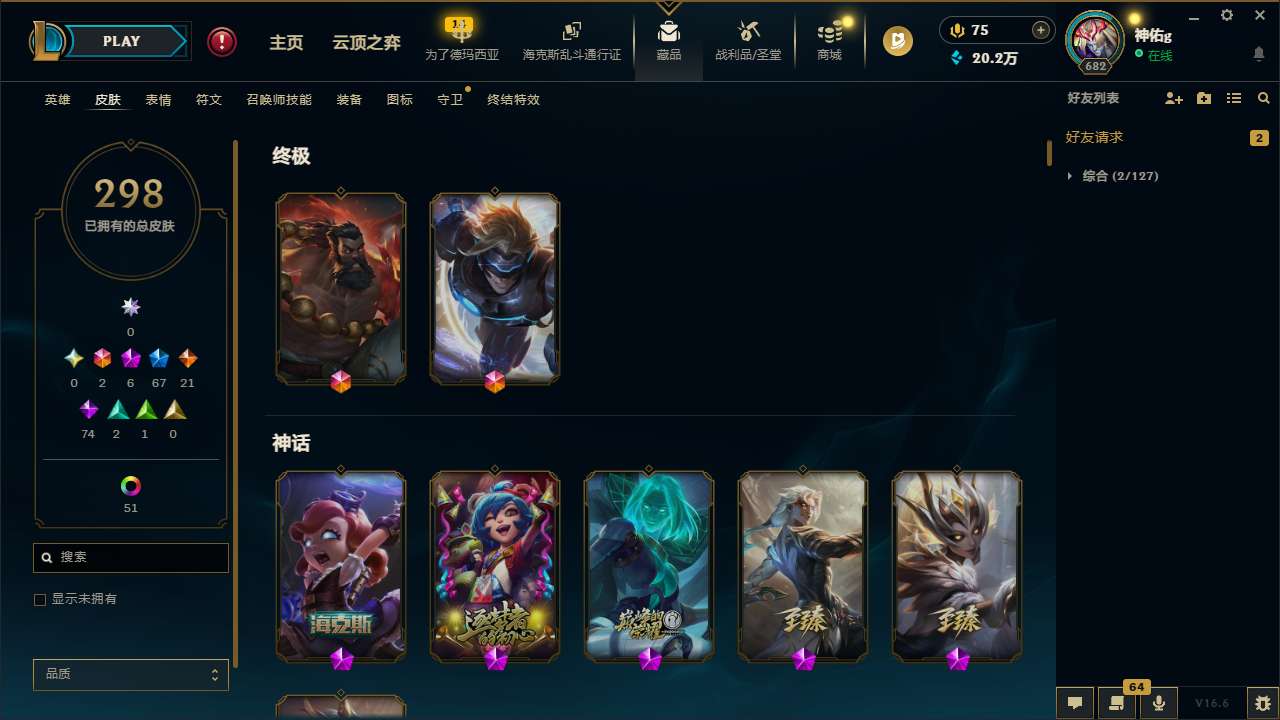
Task: Click the red exclamation alert icon near PLAY
Action: click(x=221, y=41)
